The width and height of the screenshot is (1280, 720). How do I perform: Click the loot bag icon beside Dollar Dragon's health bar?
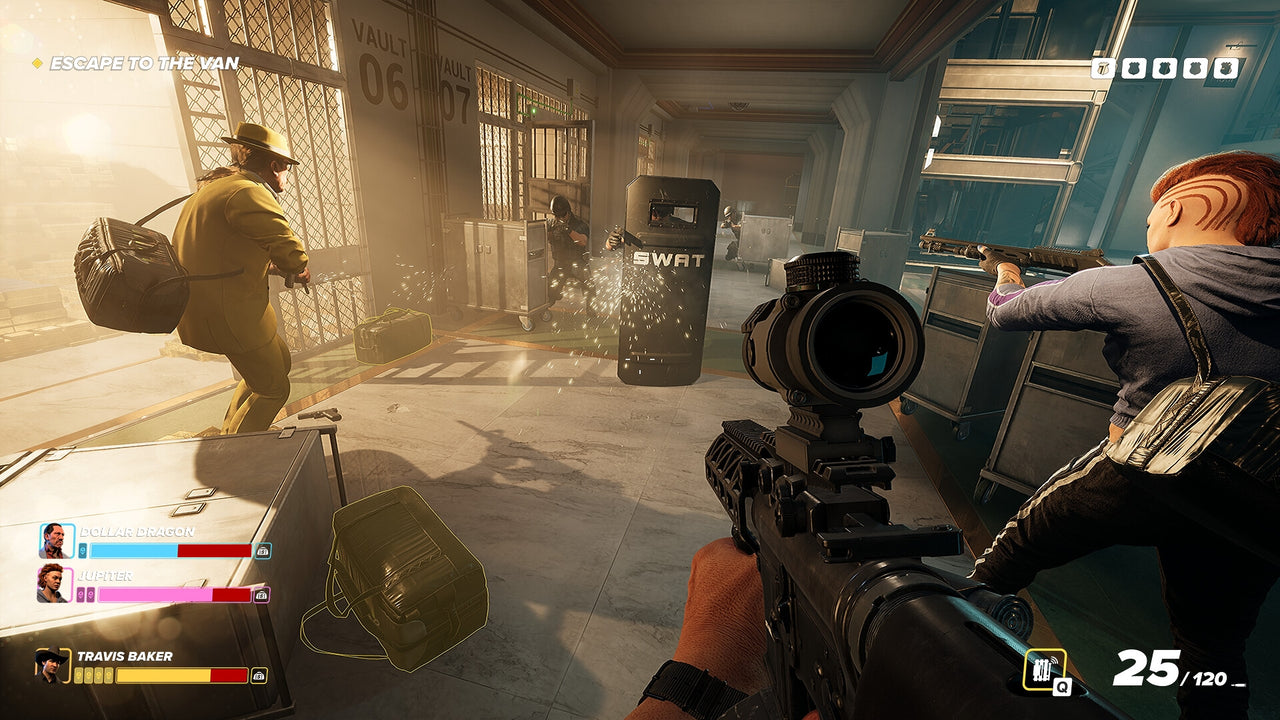(x=261, y=550)
